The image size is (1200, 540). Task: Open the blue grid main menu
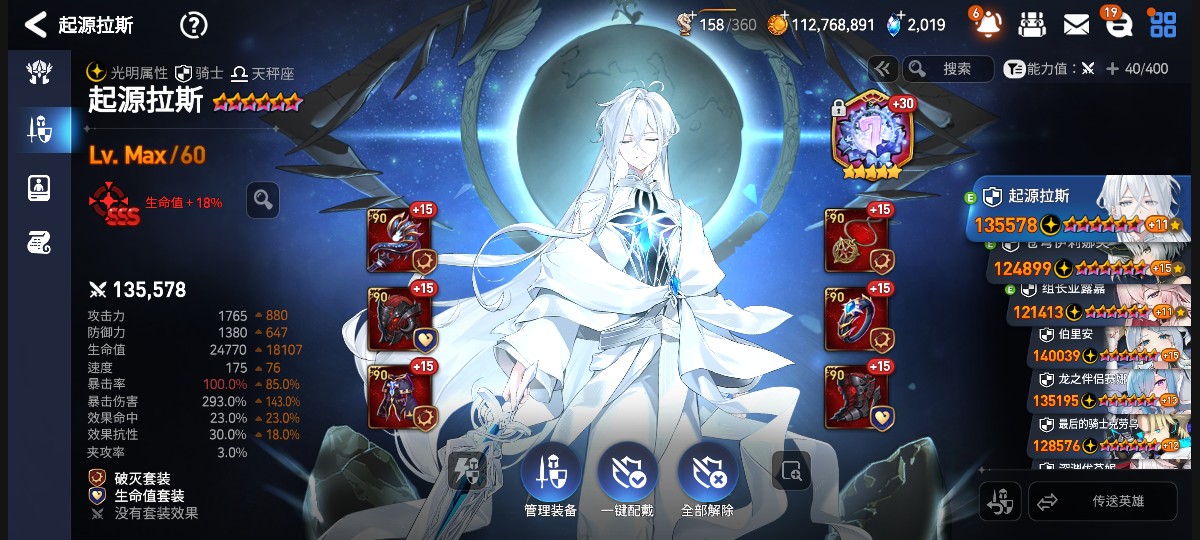coord(1162,24)
